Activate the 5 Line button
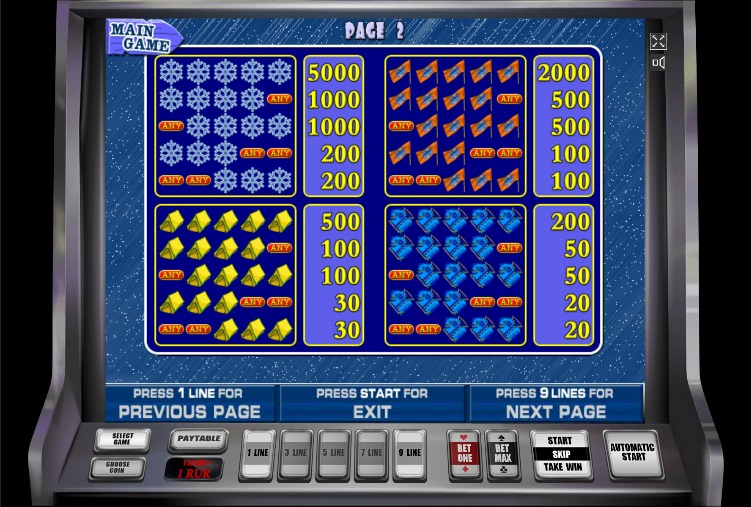 (x=333, y=455)
